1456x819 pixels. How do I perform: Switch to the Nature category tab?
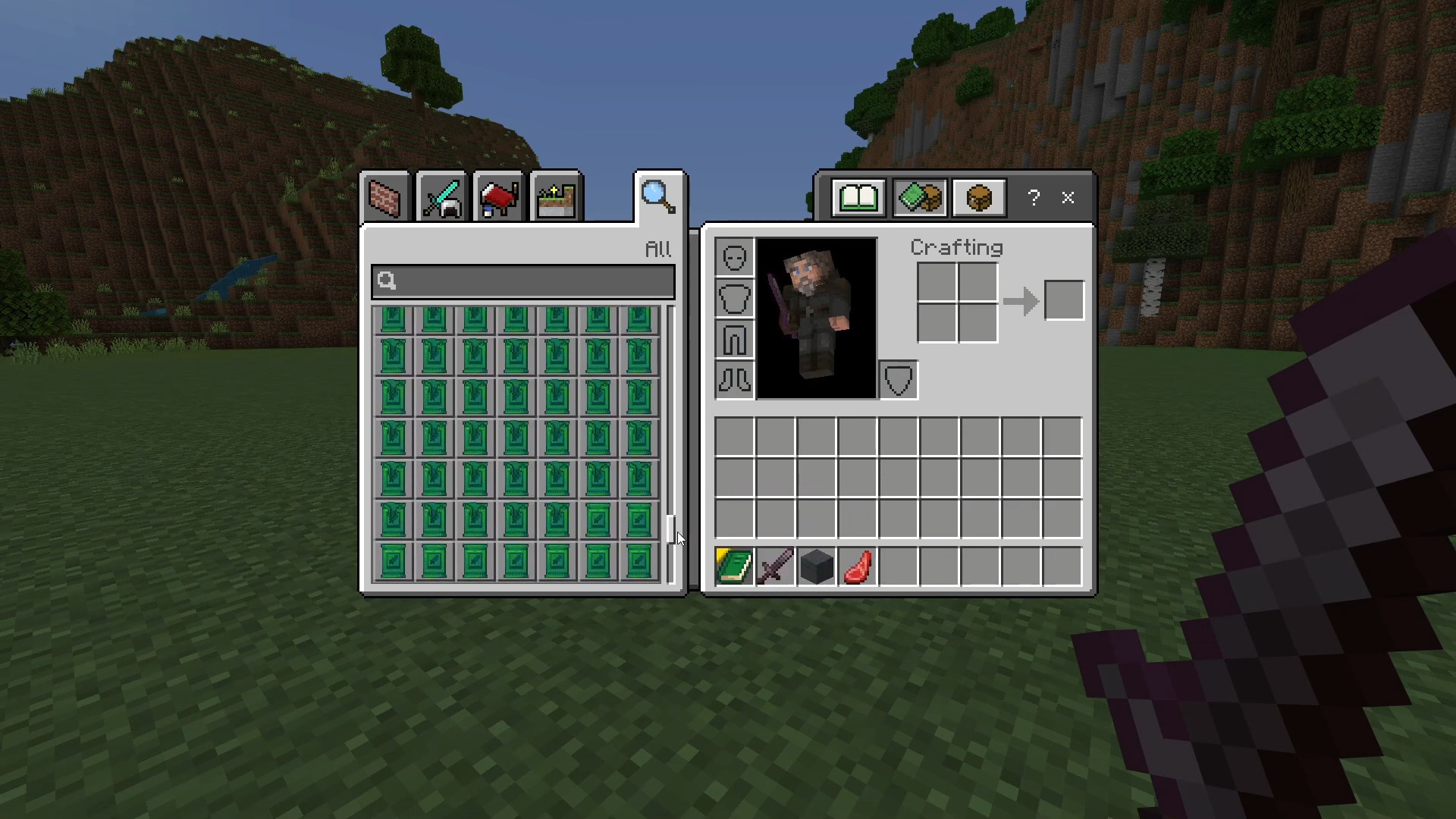pyautogui.click(x=554, y=197)
